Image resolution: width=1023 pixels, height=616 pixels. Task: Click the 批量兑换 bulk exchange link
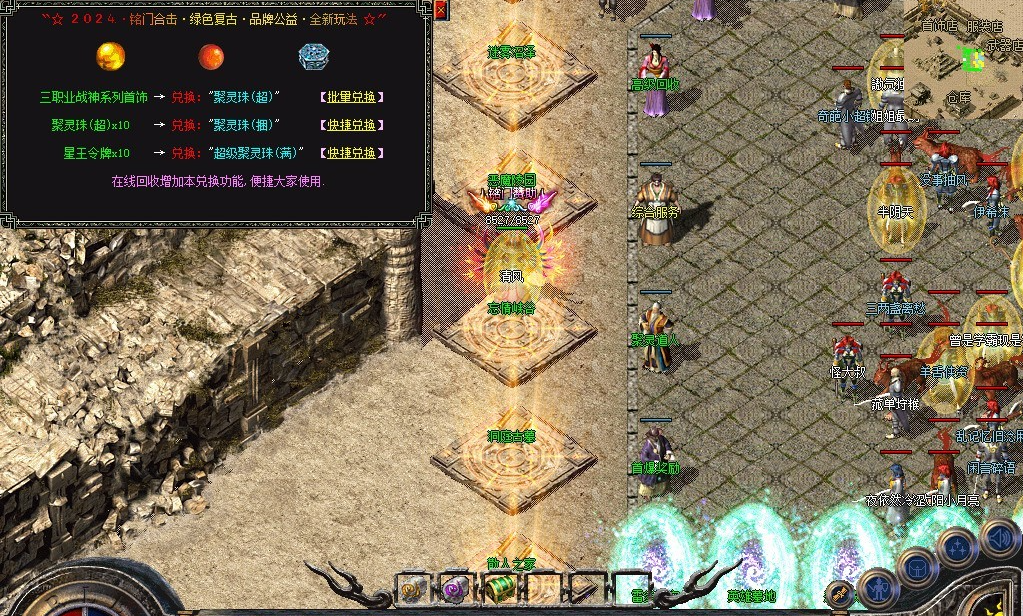point(352,97)
